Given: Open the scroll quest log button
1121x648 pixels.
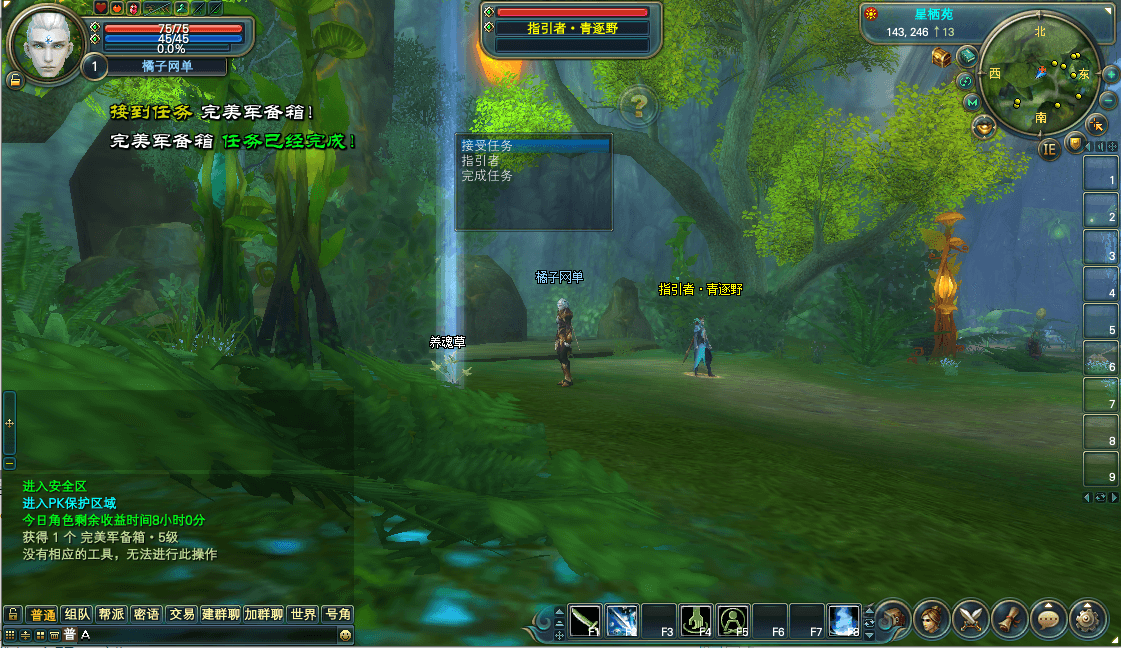Looking at the screenshot, I should pos(1010,619).
